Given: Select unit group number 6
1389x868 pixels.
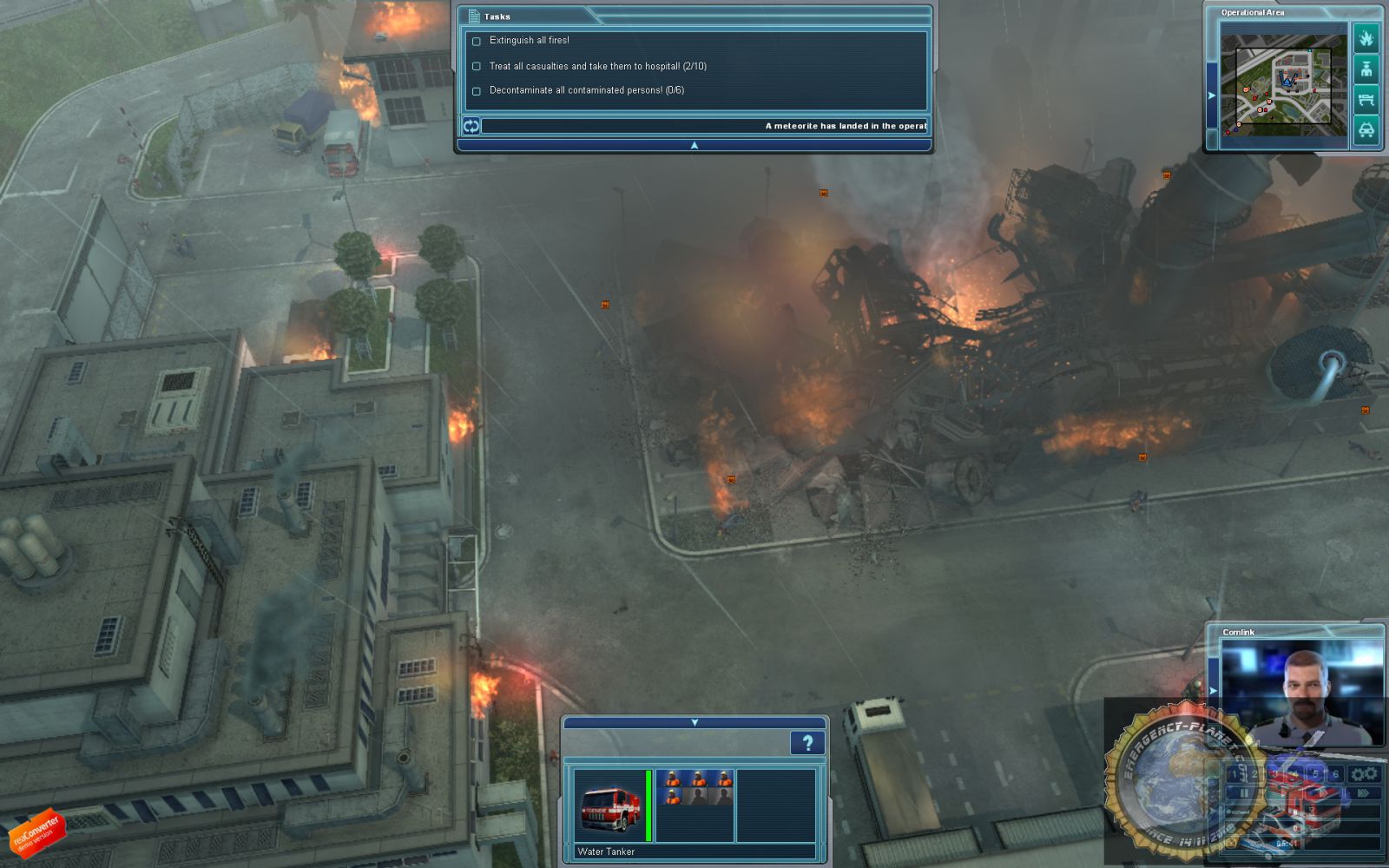Looking at the screenshot, I should coord(1334,773).
